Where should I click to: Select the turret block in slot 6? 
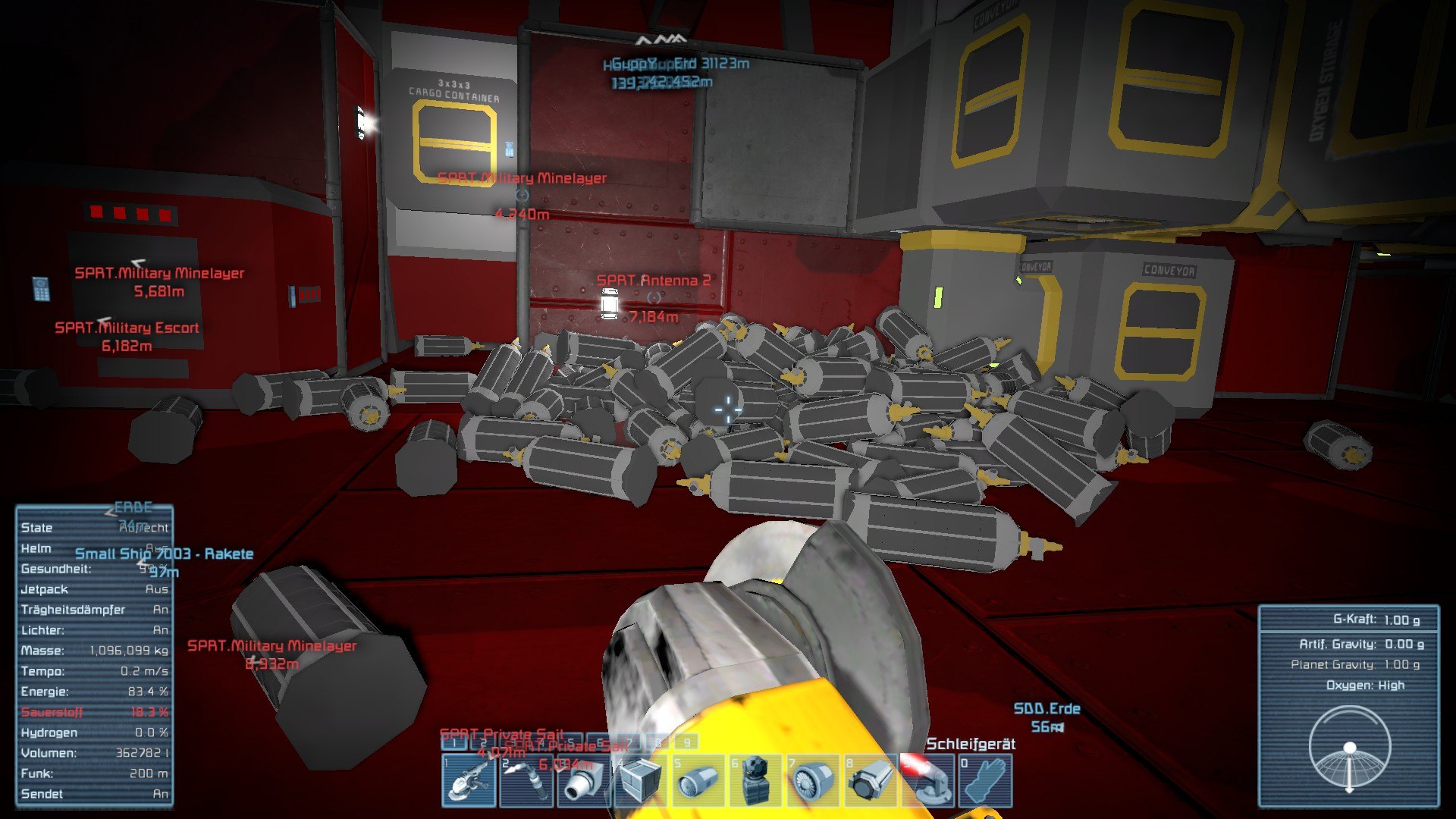pyautogui.click(x=757, y=780)
